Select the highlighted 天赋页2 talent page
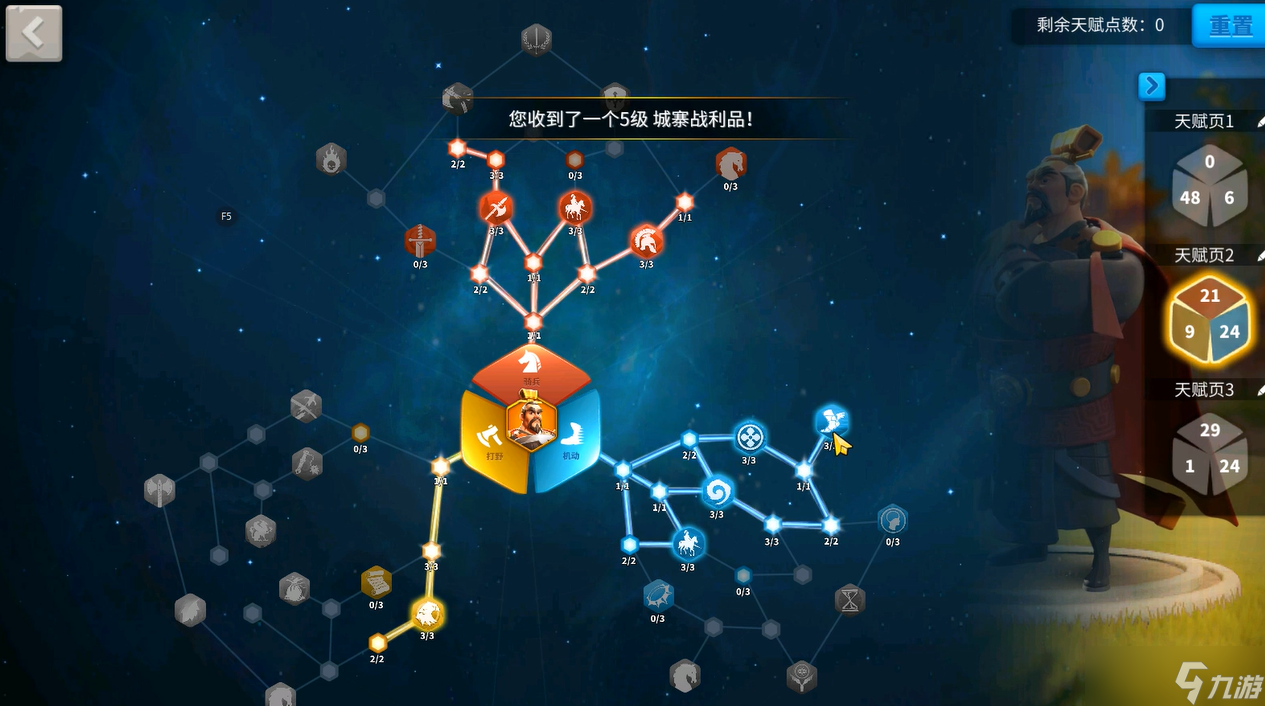Image resolution: width=1265 pixels, height=706 pixels. [x=1209, y=320]
